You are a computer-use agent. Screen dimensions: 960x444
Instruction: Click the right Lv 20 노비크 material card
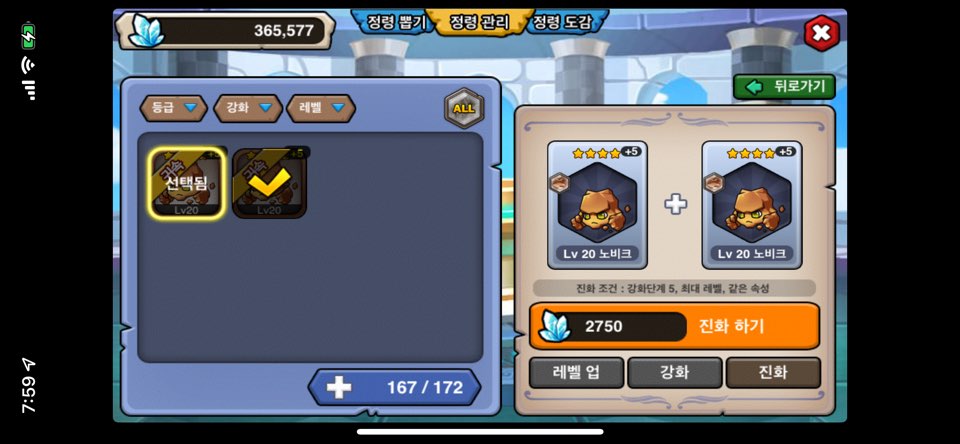(752, 205)
